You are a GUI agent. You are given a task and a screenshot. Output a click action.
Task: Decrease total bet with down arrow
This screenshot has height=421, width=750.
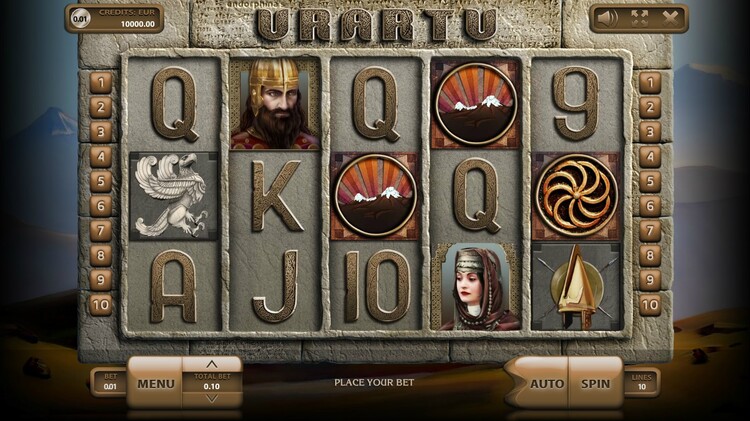pyautogui.click(x=211, y=398)
